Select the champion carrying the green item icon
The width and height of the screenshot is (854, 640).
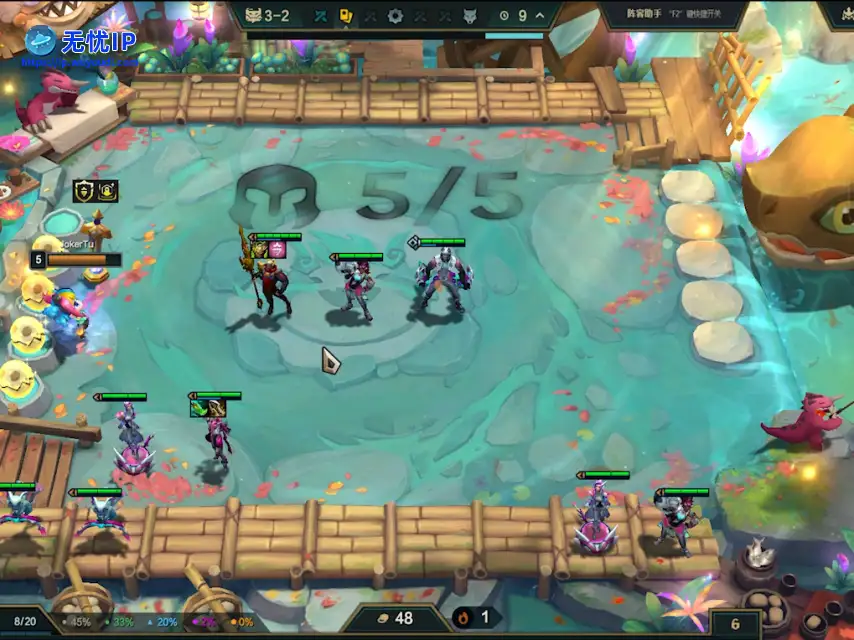click(x=216, y=439)
